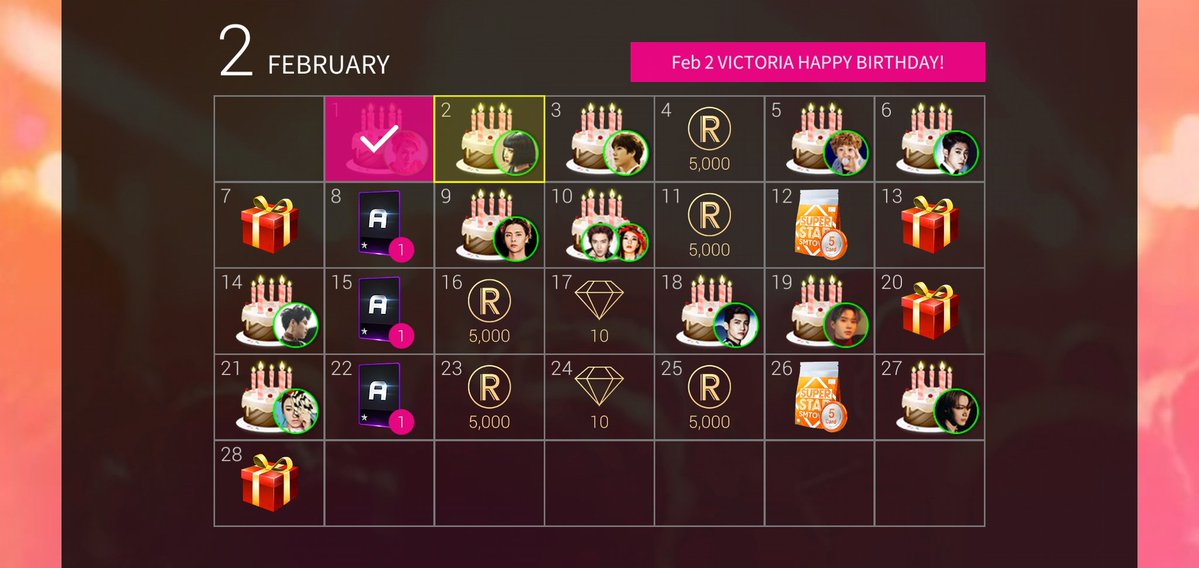This screenshot has width=1199, height=568.
Task: Choose the February 20 red gift box
Action: pyautogui.click(x=929, y=312)
